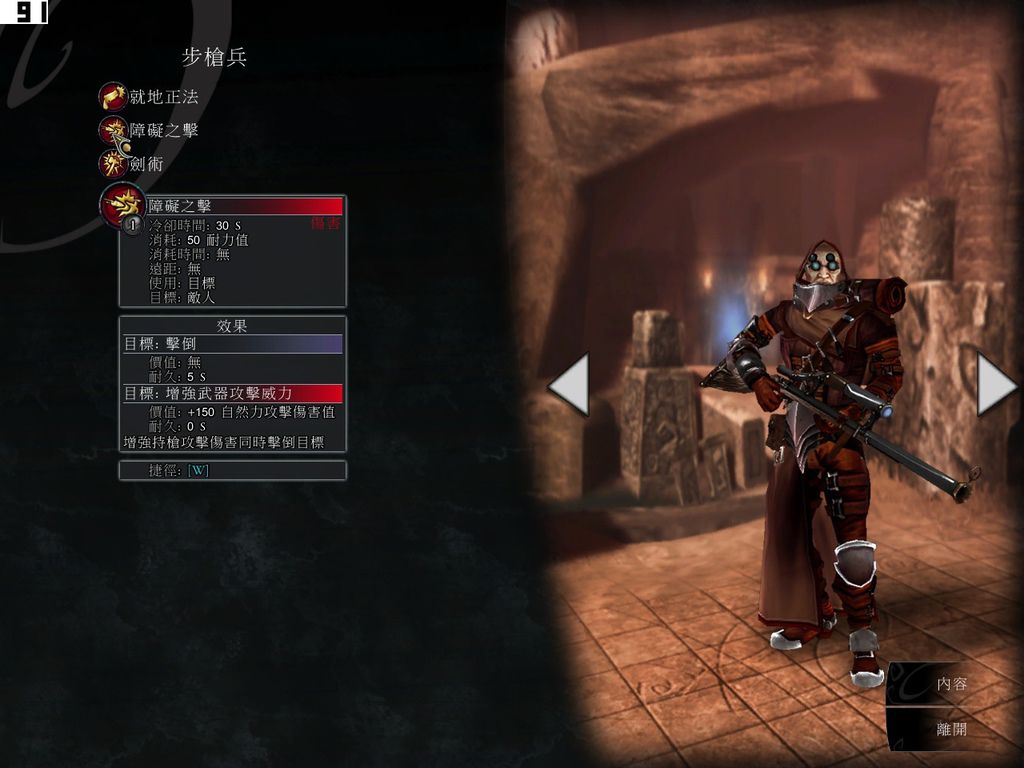Select the 就地正法 skill entry

[x=150, y=97]
